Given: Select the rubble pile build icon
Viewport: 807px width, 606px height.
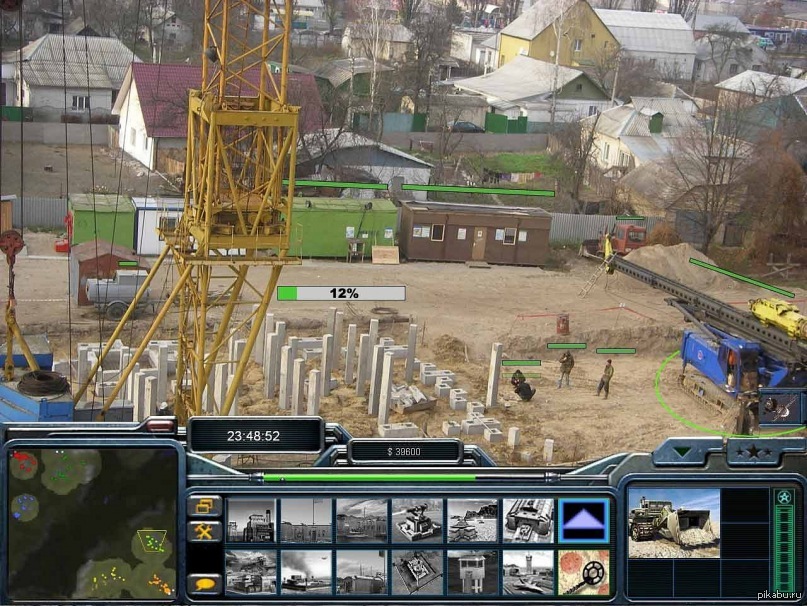Looking at the screenshot, I should [472, 520].
